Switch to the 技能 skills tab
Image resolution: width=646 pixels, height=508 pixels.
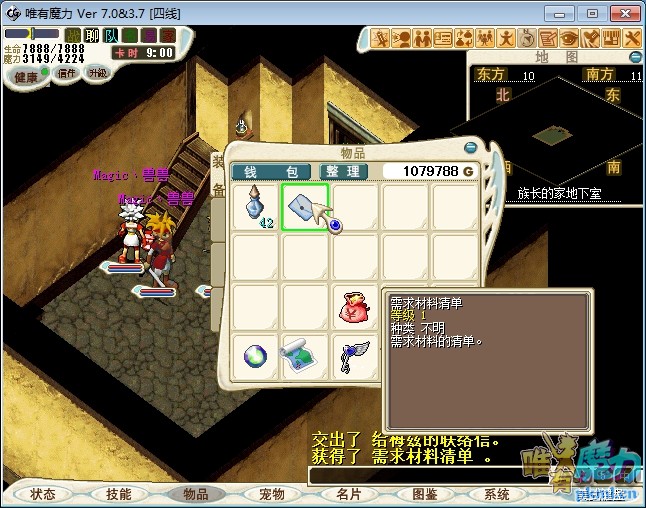coord(119,494)
